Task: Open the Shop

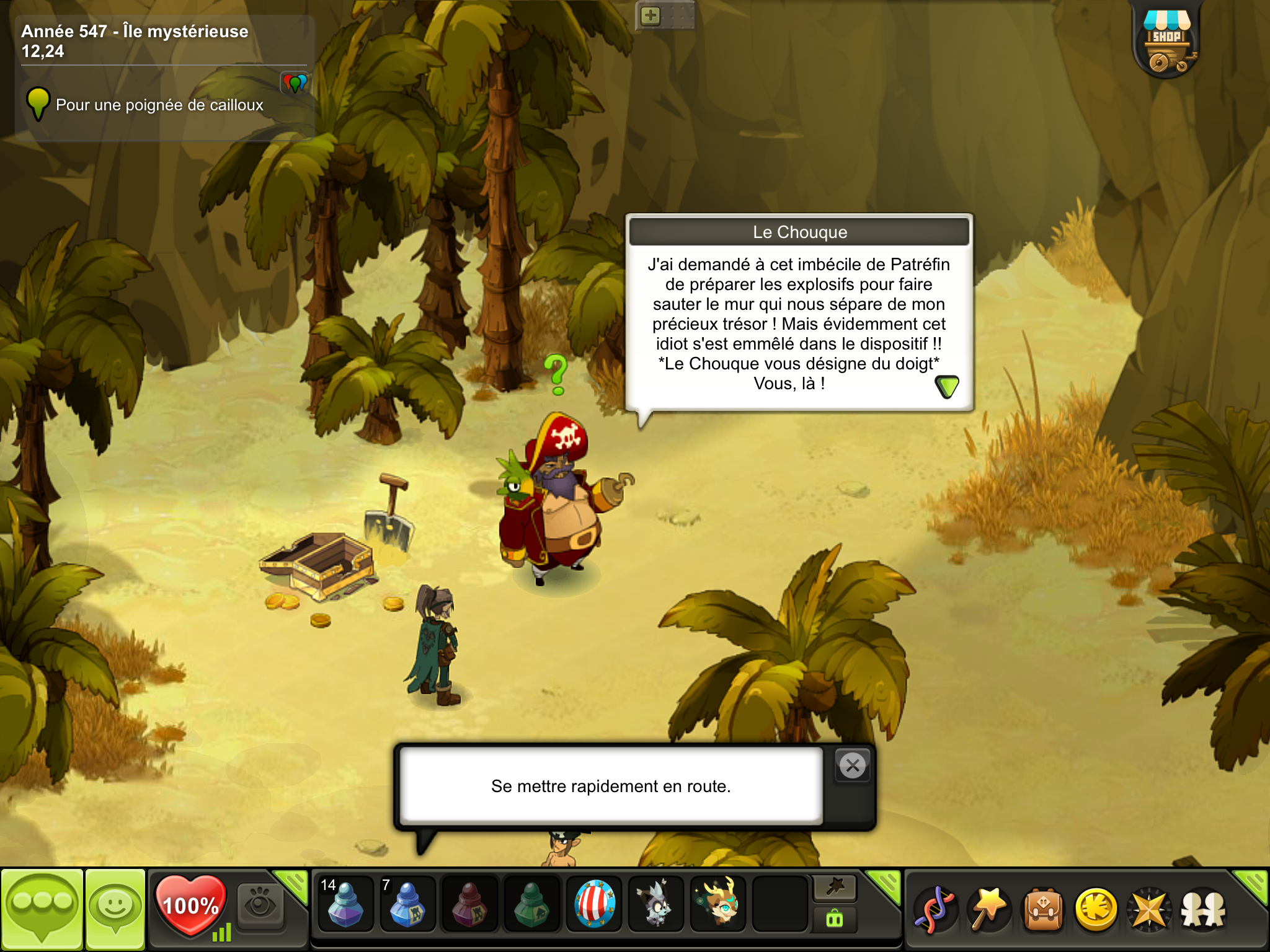Action: [1166, 41]
